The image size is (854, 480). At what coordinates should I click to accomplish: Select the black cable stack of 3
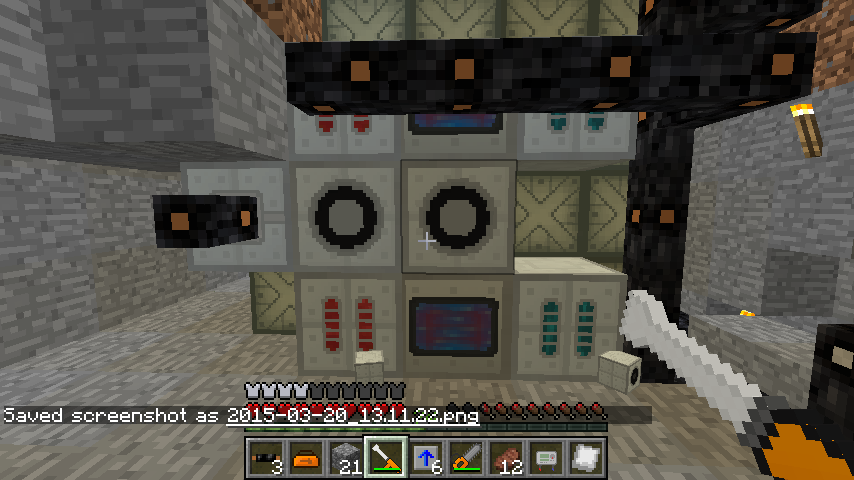tap(266, 457)
